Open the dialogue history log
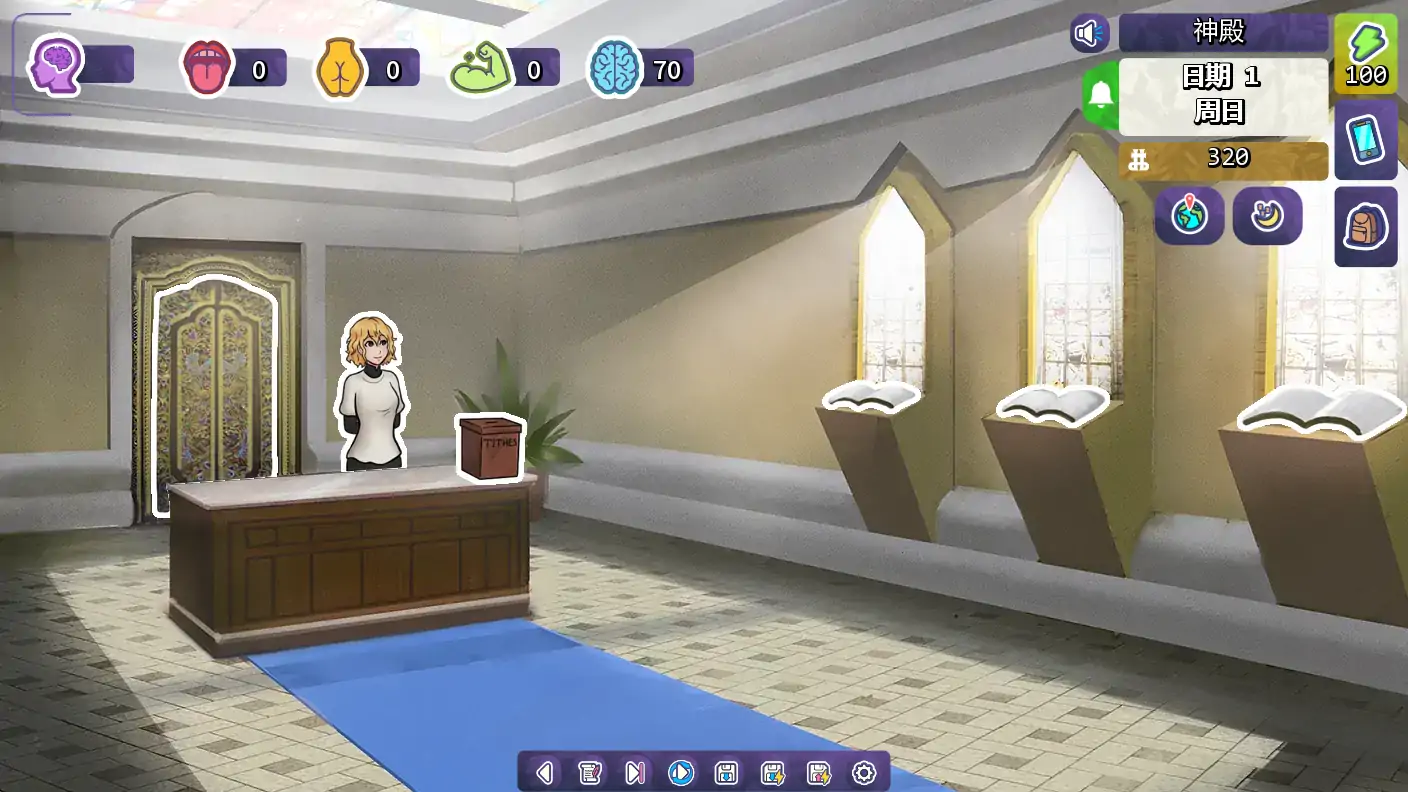This screenshot has width=1408, height=792. tap(591, 772)
